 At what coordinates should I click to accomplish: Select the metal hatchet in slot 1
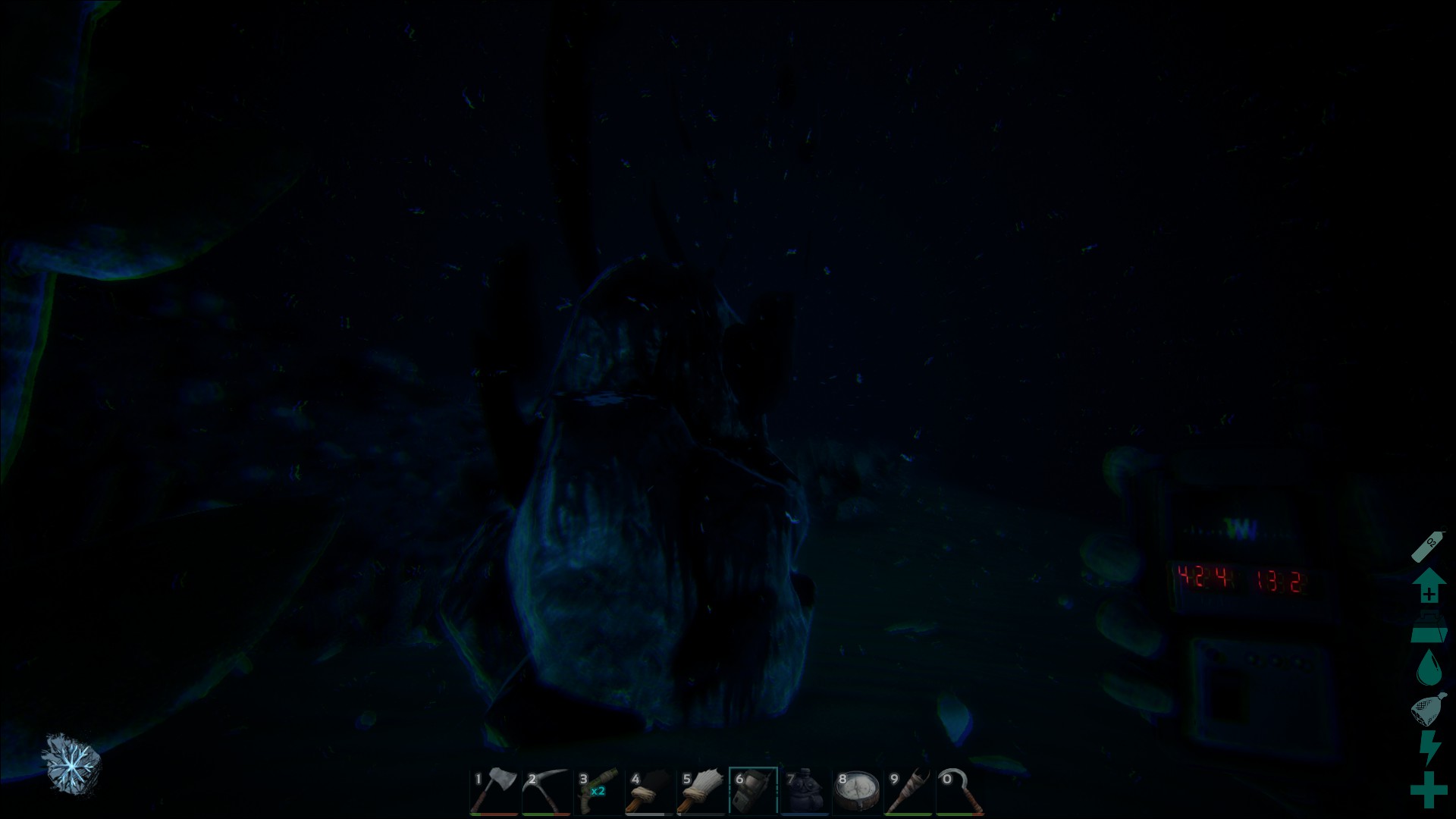coord(494,791)
